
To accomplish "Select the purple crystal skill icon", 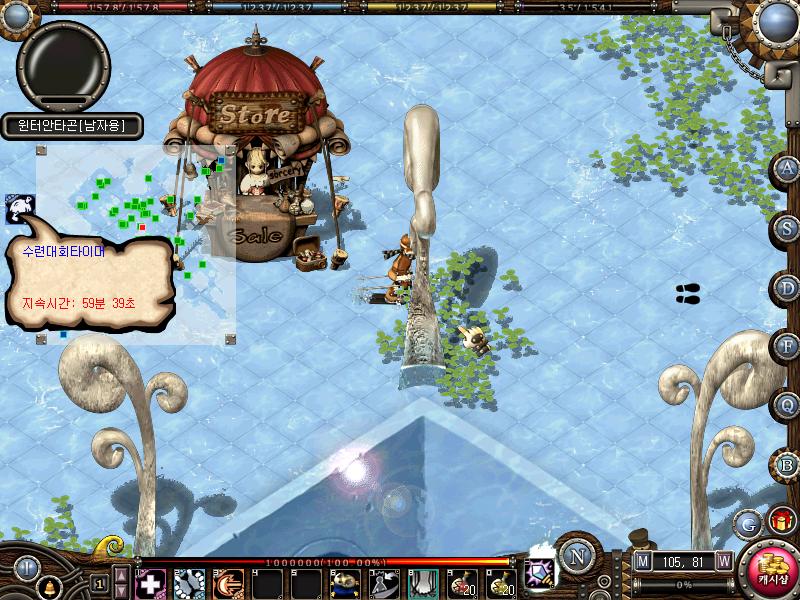I will coord(540,573).
